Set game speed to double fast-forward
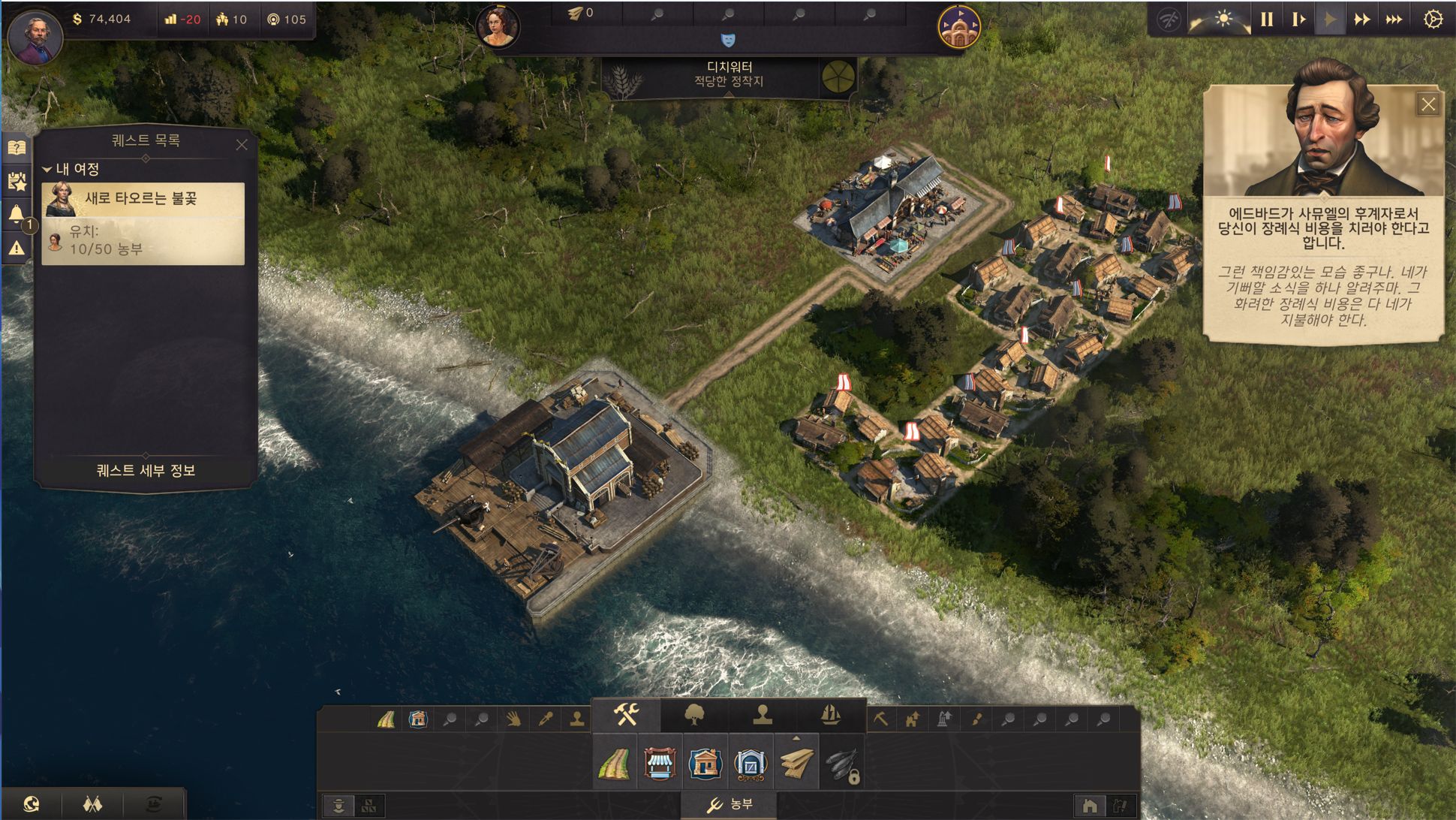 point(1361,20)
